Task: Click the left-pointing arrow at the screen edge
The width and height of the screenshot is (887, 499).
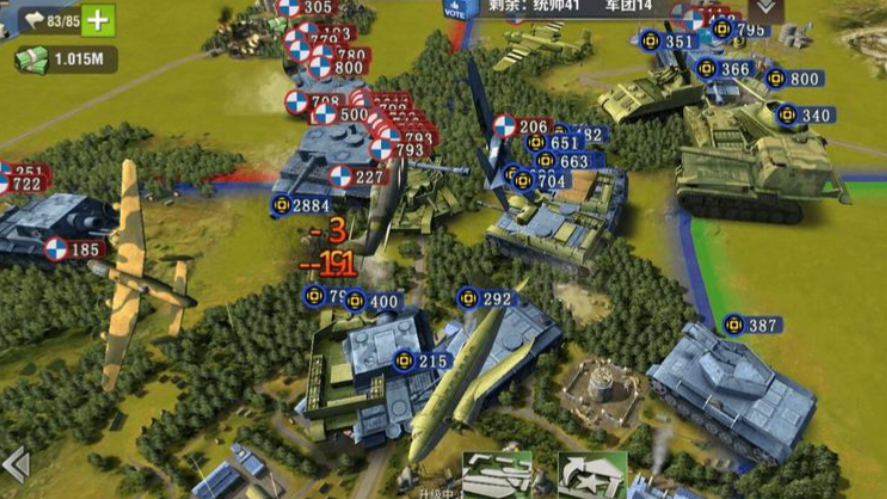Action: click(14, 464)
